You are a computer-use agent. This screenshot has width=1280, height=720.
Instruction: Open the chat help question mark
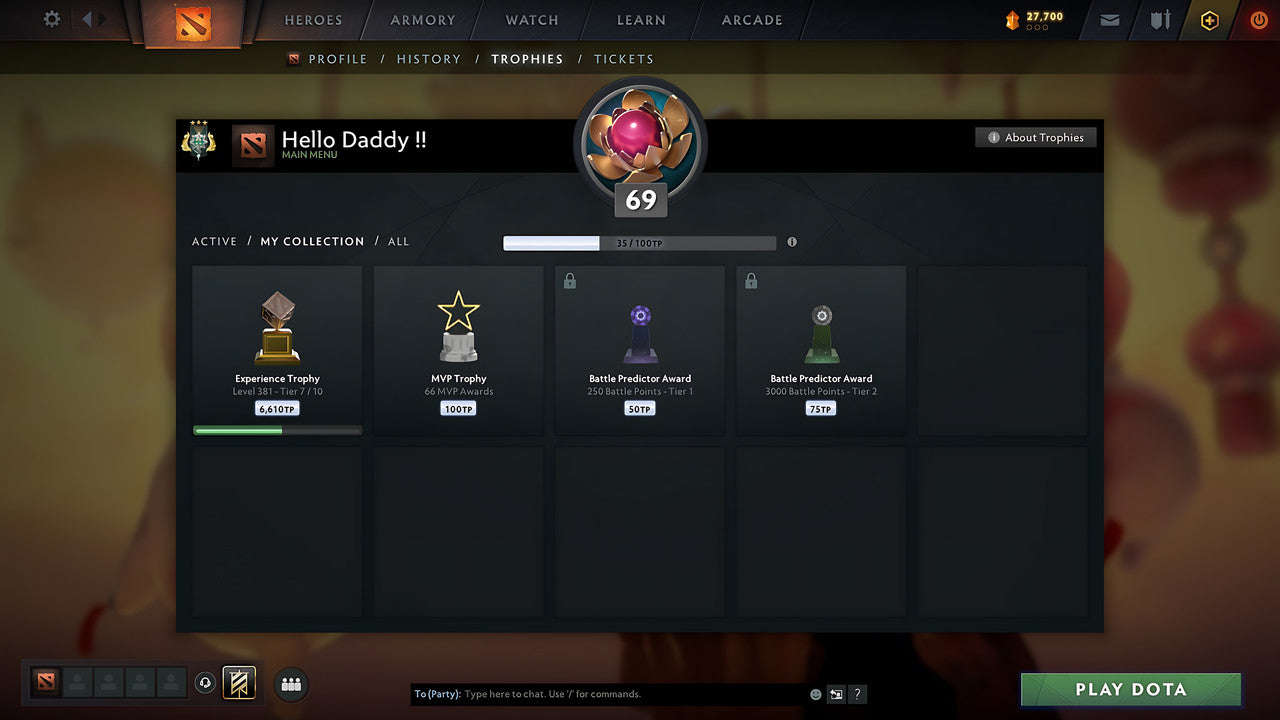point(857,694)
